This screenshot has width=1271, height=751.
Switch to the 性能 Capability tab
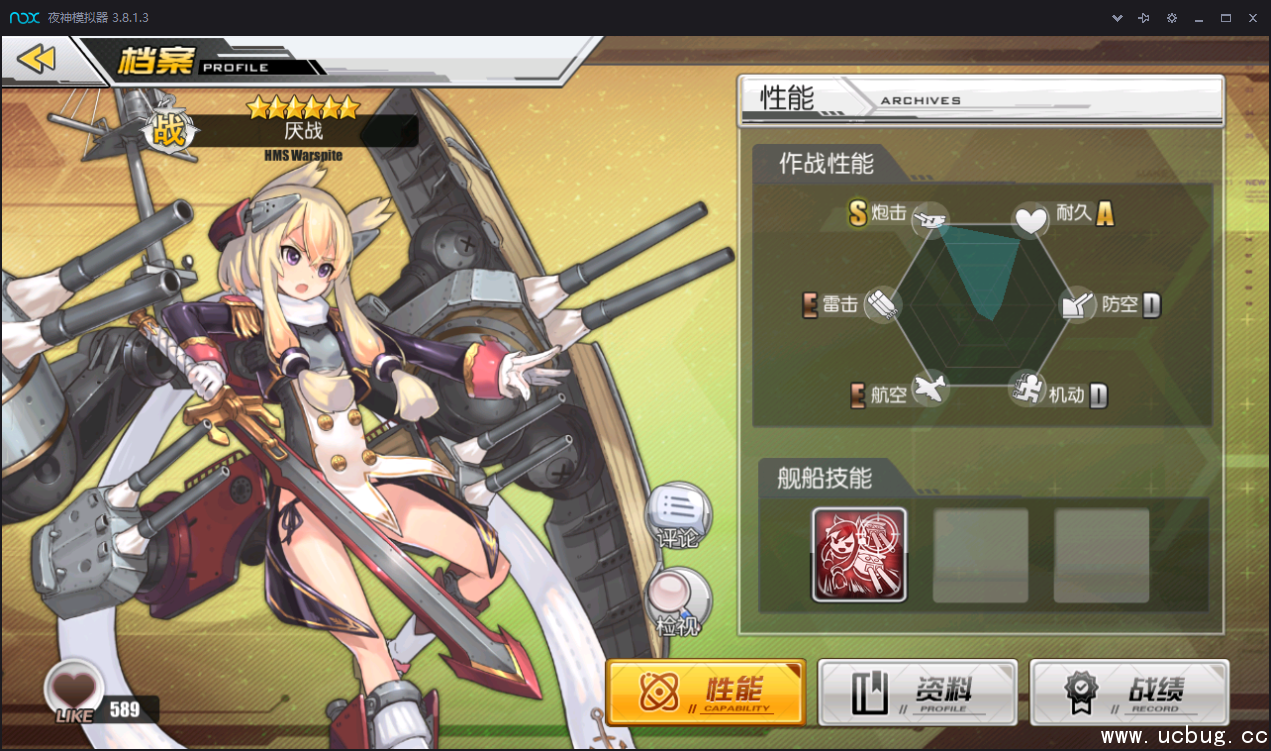click(x=706, y=691)
